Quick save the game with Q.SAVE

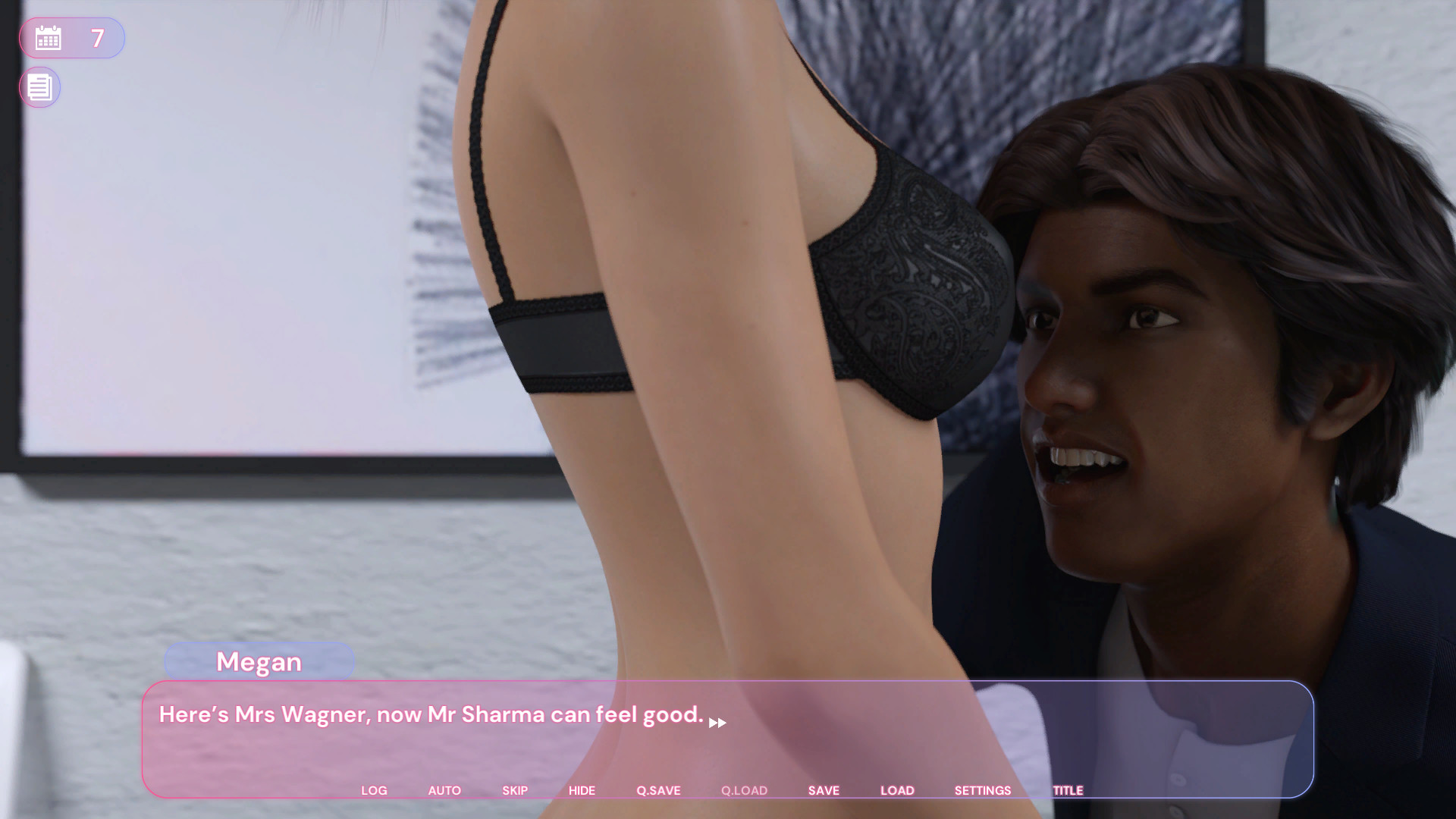point(657,790)
